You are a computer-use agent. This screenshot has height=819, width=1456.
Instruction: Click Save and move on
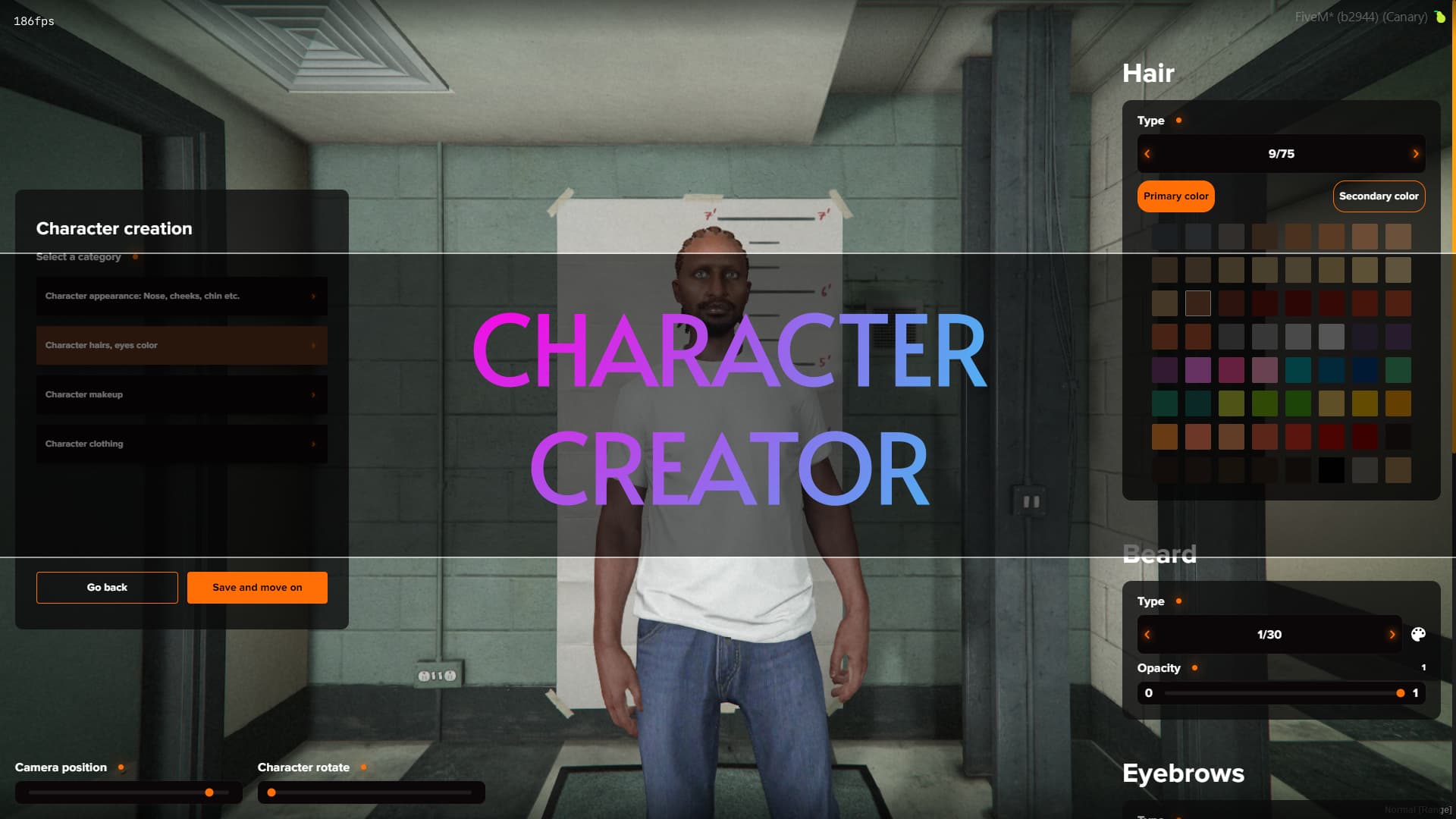coord(257,587)
